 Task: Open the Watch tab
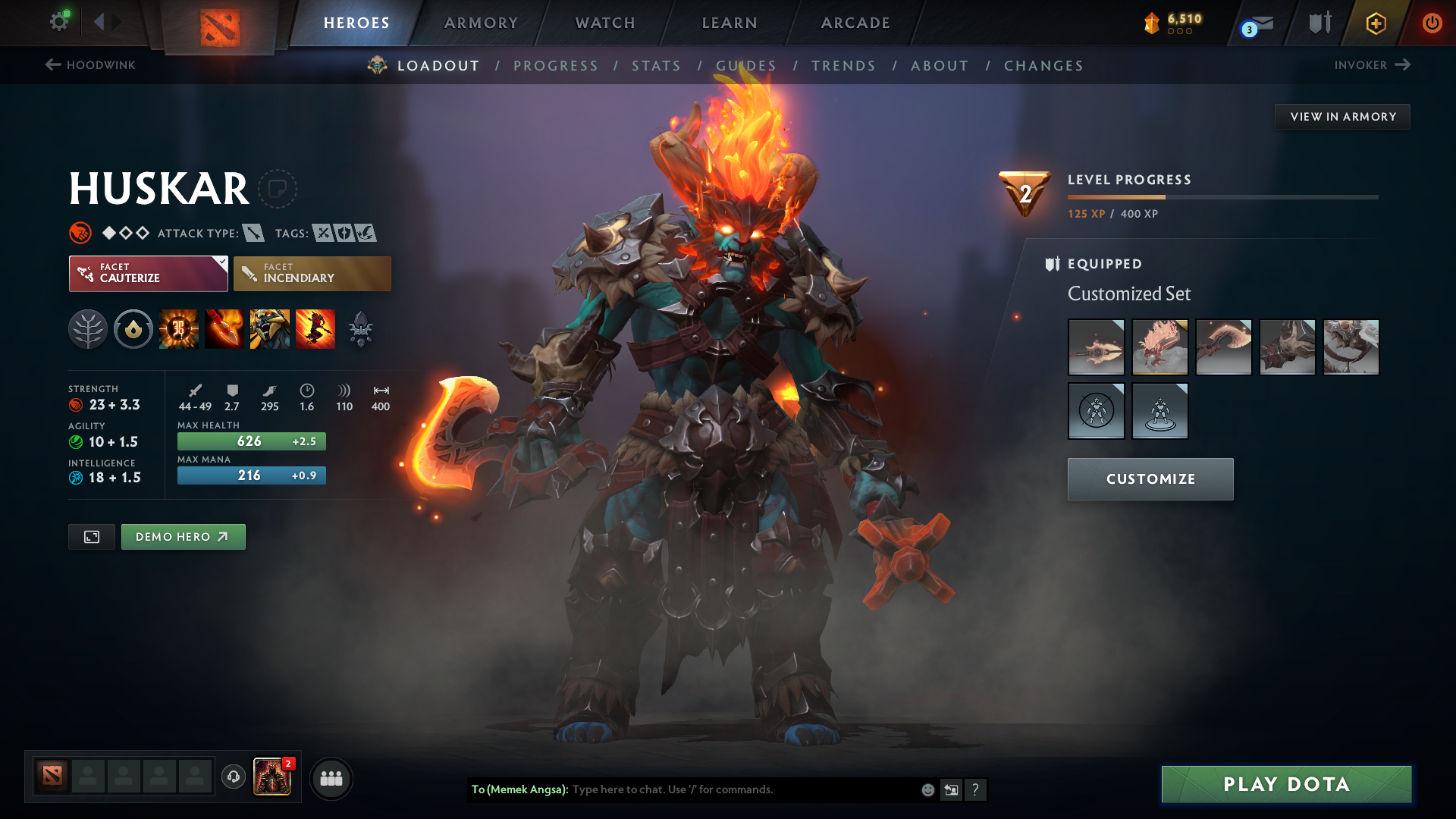point(605,23)
